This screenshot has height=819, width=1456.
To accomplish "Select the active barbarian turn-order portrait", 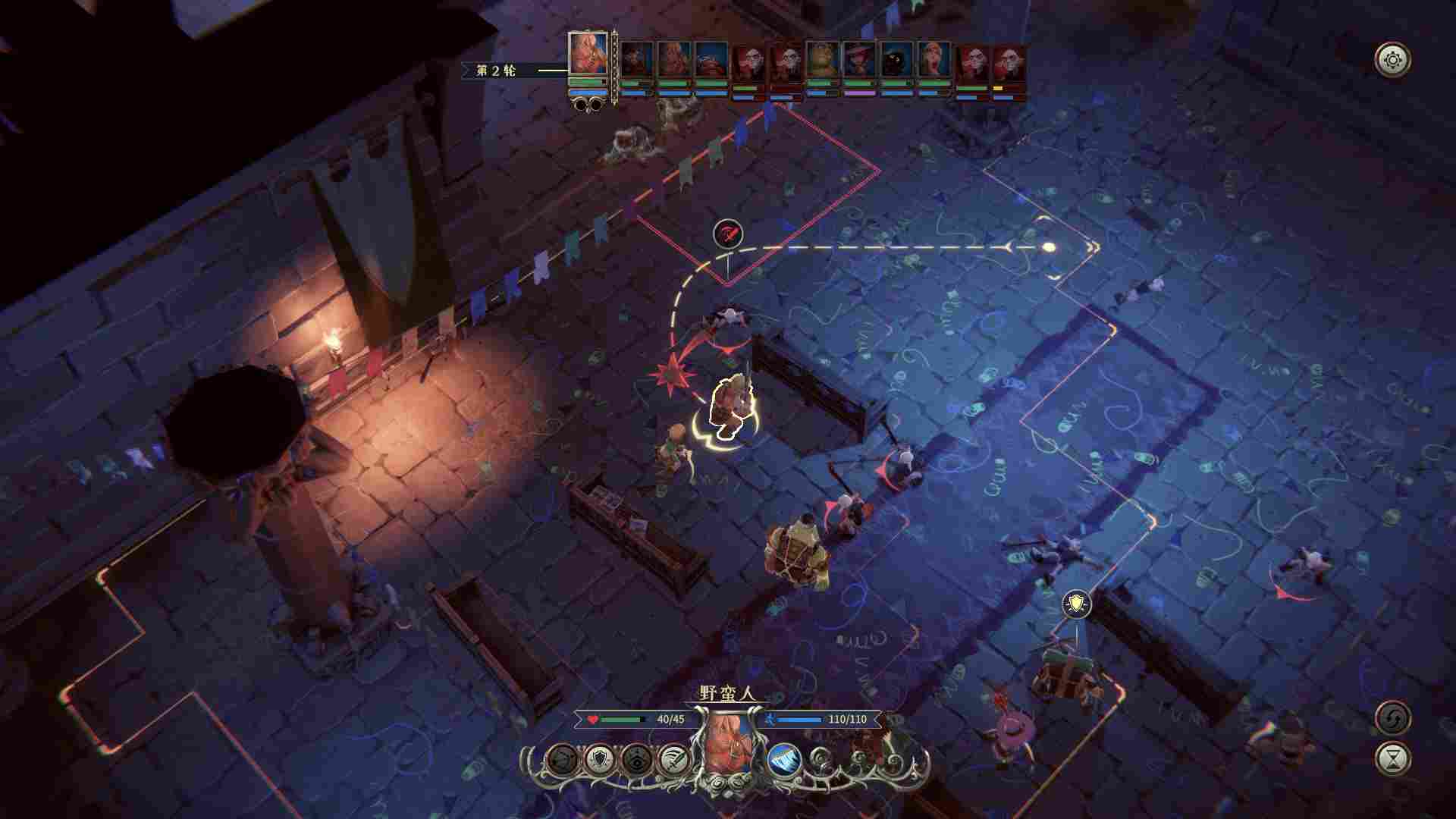I will point(588,55).
